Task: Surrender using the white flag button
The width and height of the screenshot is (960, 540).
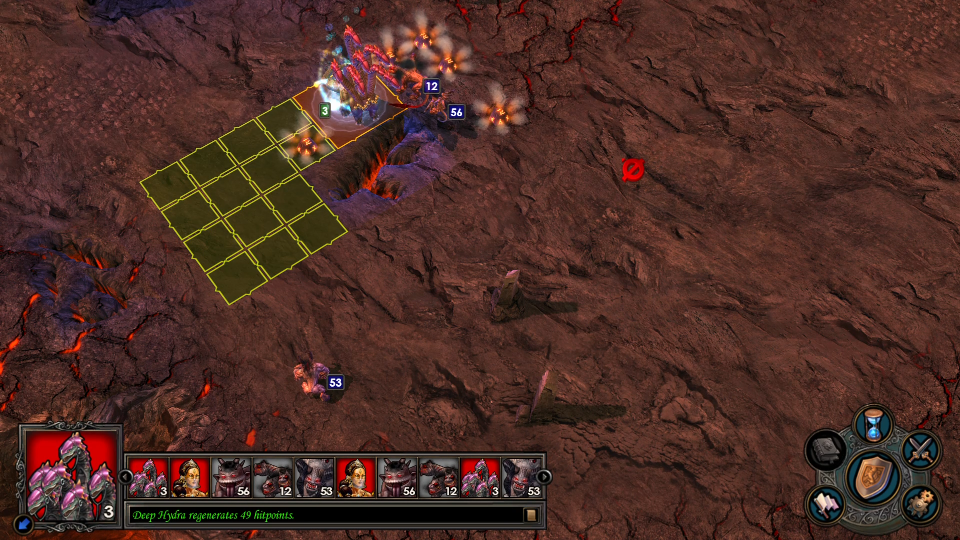Action: coord(826,503)
